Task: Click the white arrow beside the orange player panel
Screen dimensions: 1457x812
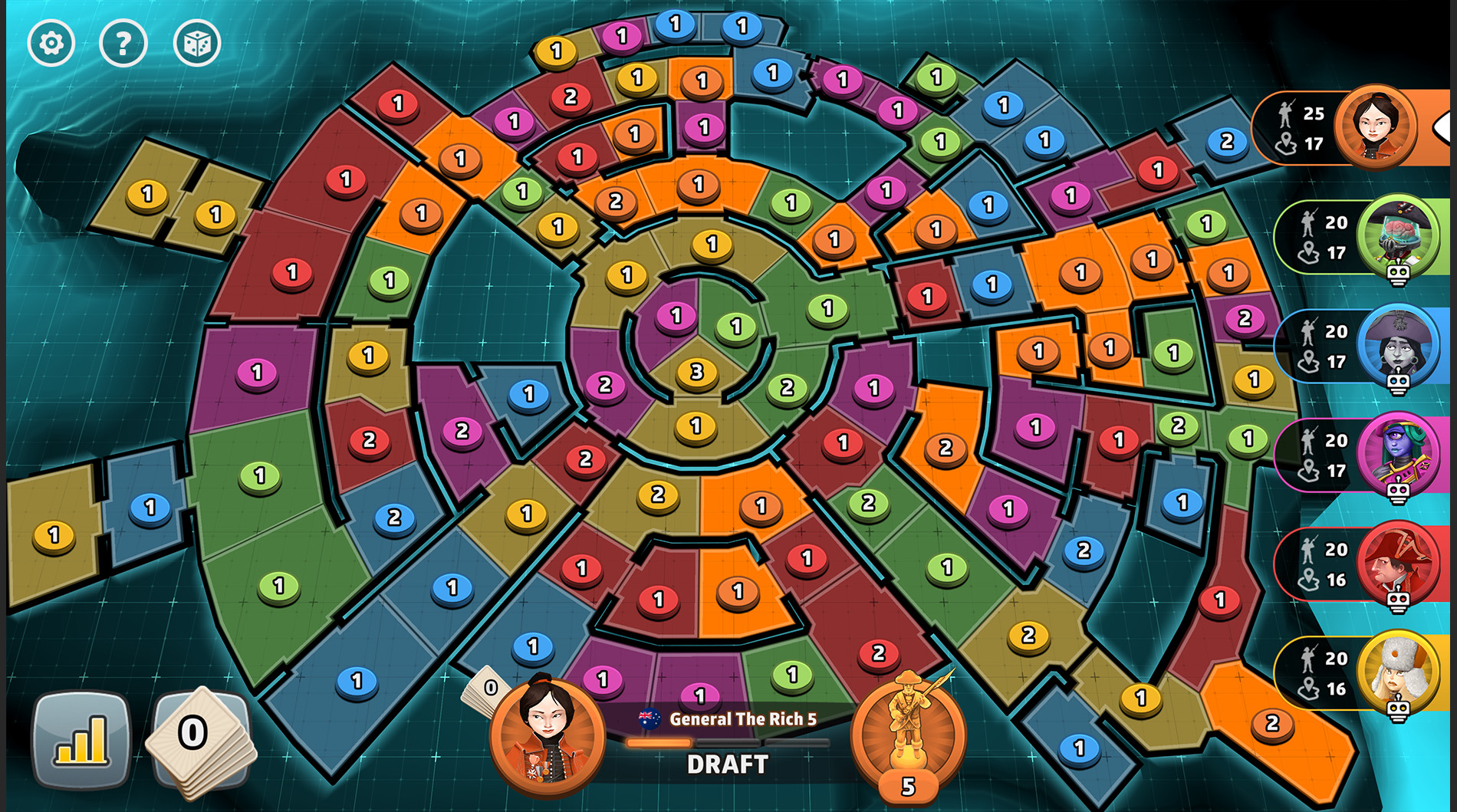Action: [x=1445, y=127]
